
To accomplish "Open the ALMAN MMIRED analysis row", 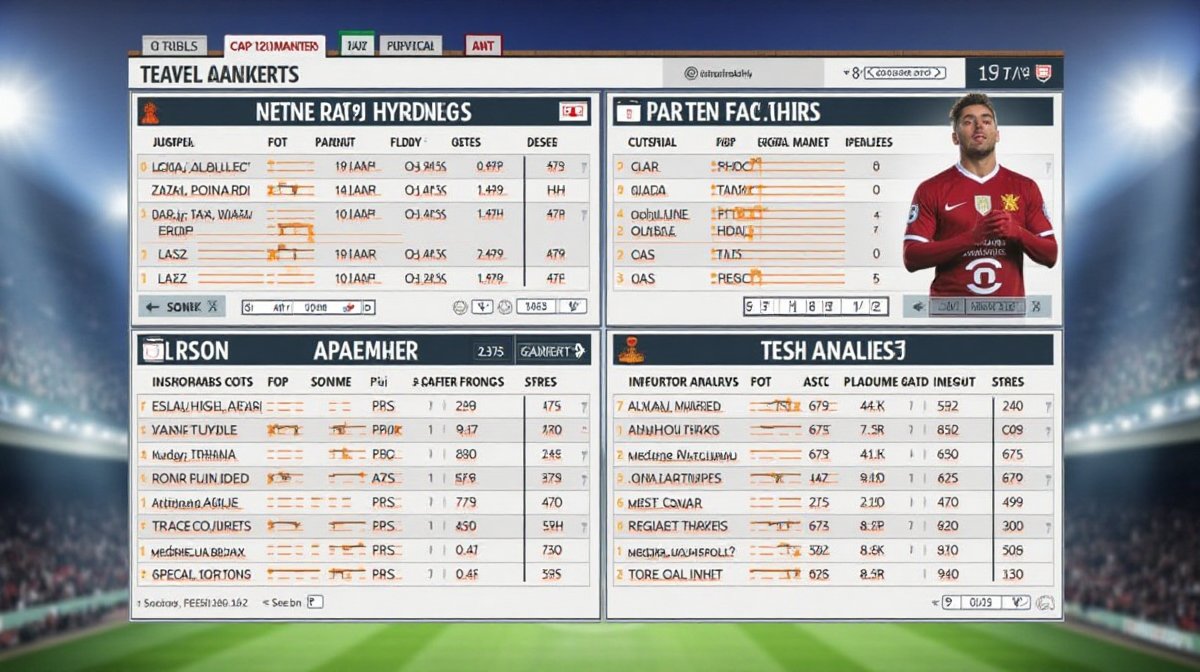I will click(x=674, y=406).
